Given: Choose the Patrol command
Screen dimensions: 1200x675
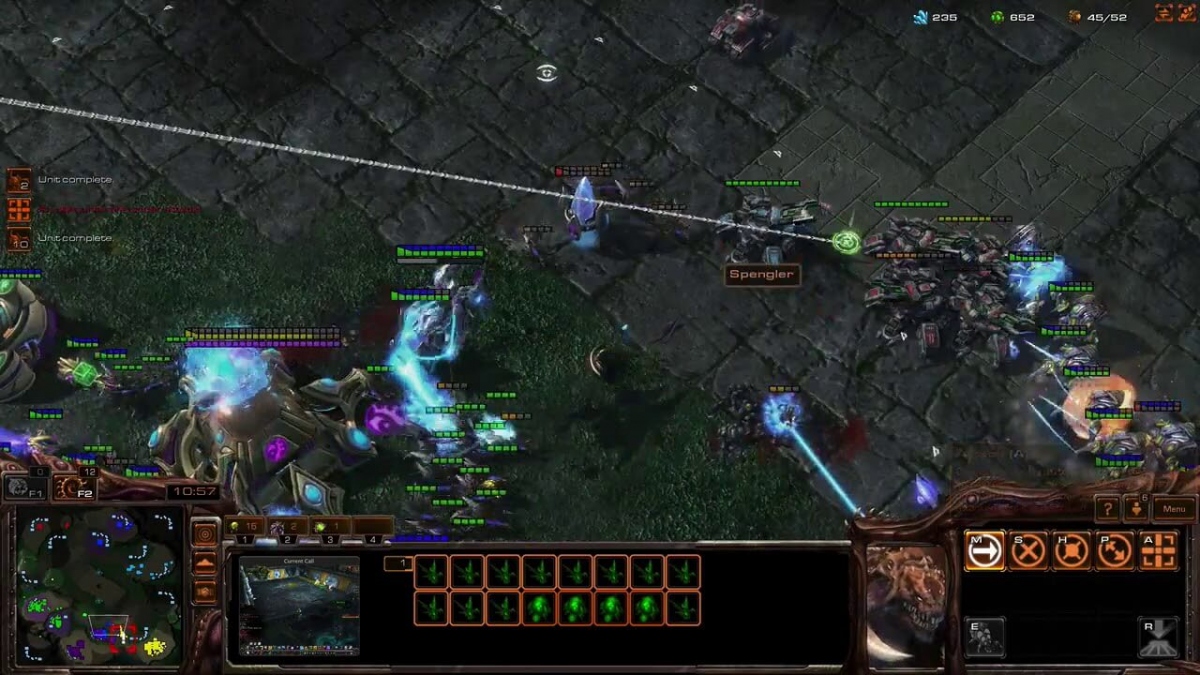Looking at the screenshot, I should pyautogui.click(x=1115, y=551).
